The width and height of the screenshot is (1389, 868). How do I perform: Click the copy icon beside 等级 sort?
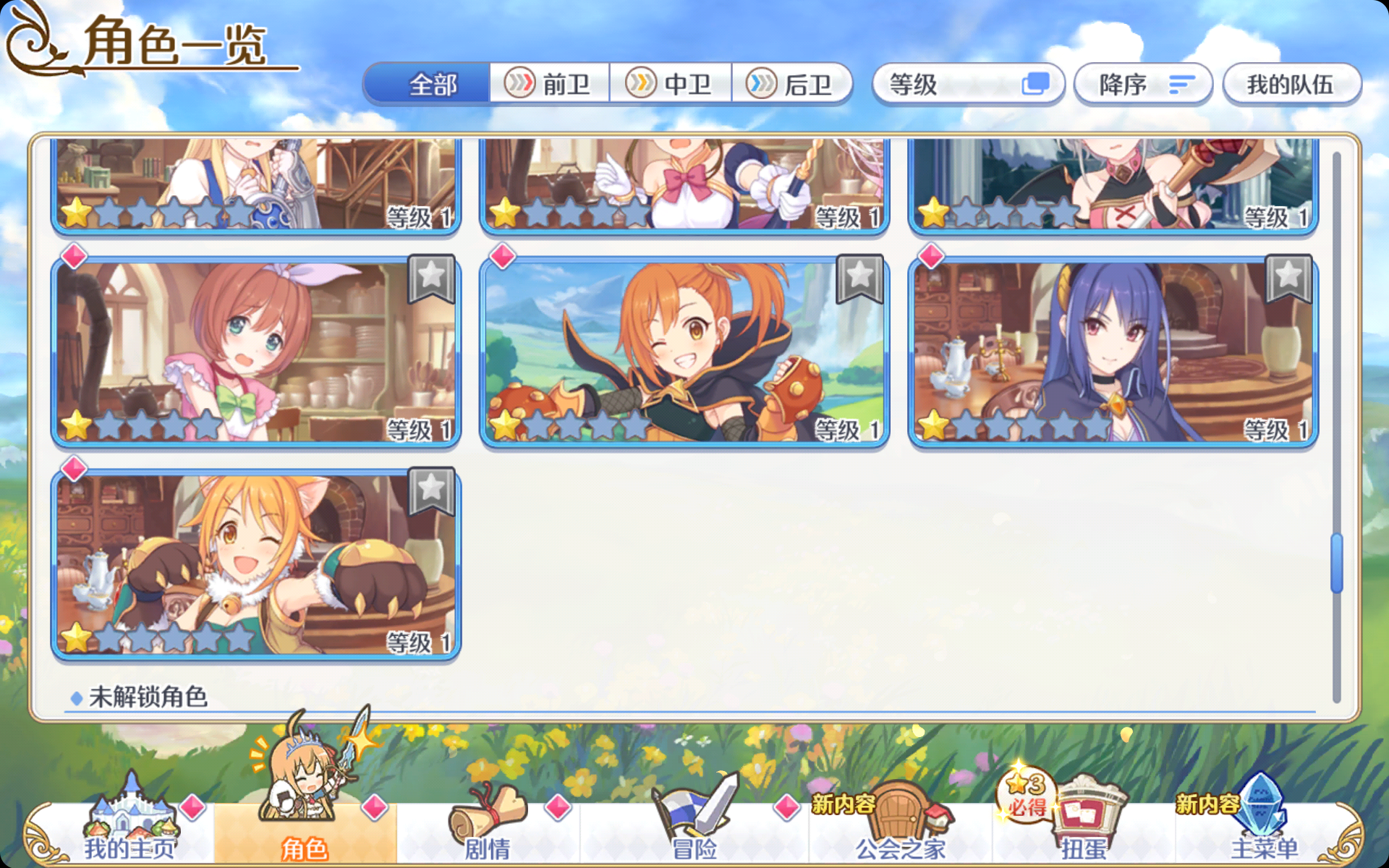1037,84
